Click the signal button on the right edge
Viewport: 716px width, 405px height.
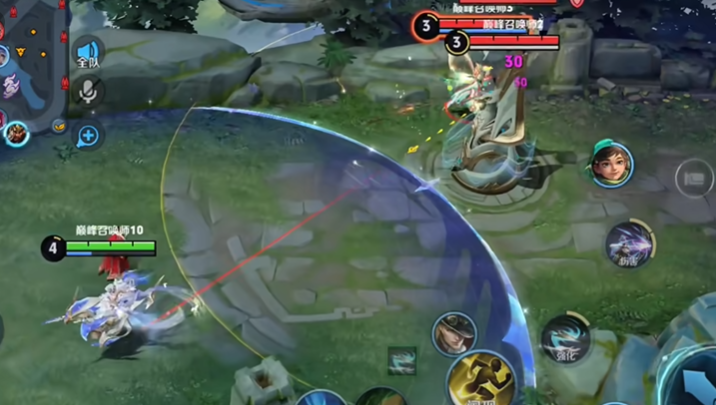pyautogui.click(x=693, y=178)
